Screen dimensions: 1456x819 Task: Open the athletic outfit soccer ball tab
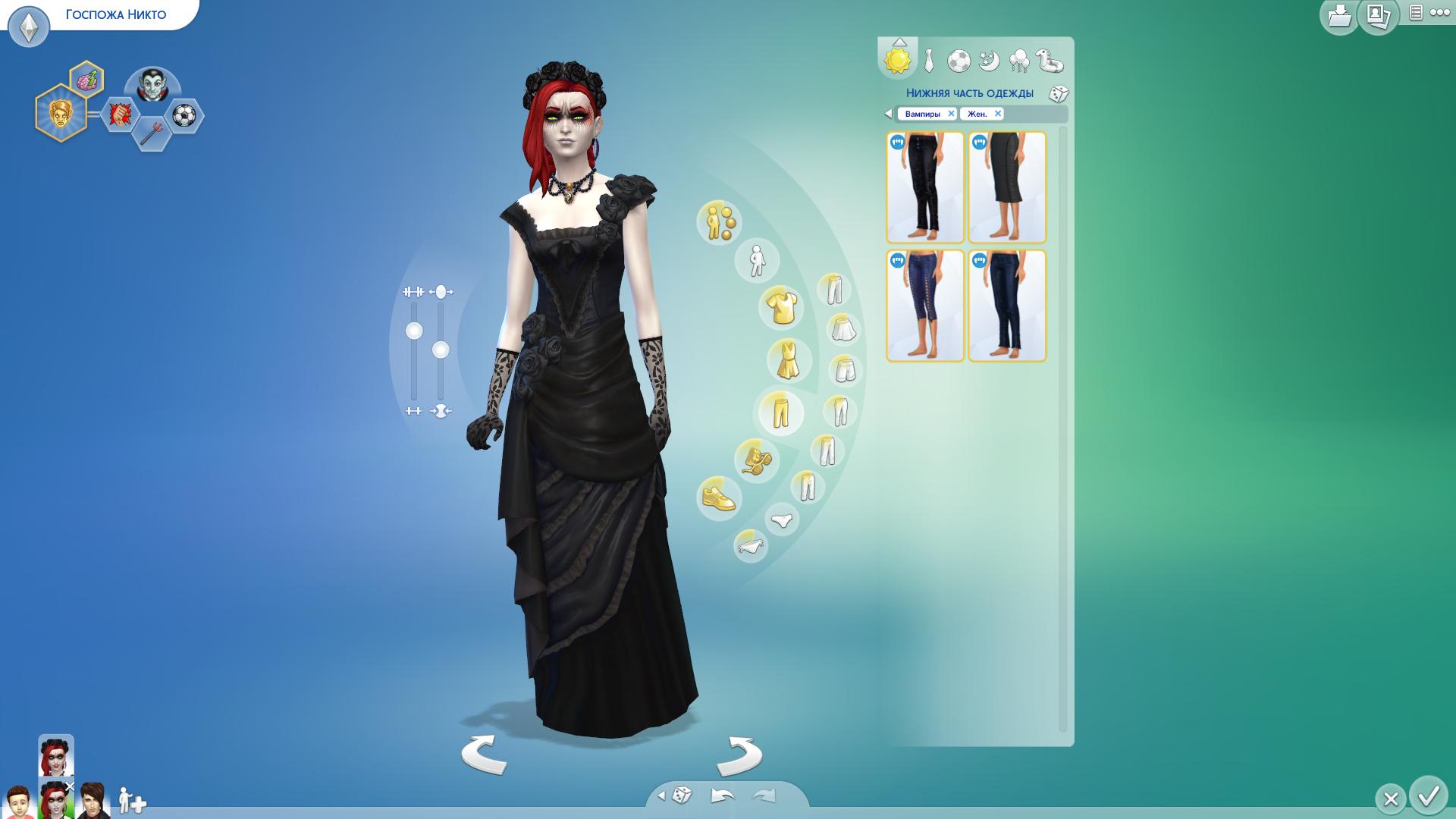coord(959,61)
